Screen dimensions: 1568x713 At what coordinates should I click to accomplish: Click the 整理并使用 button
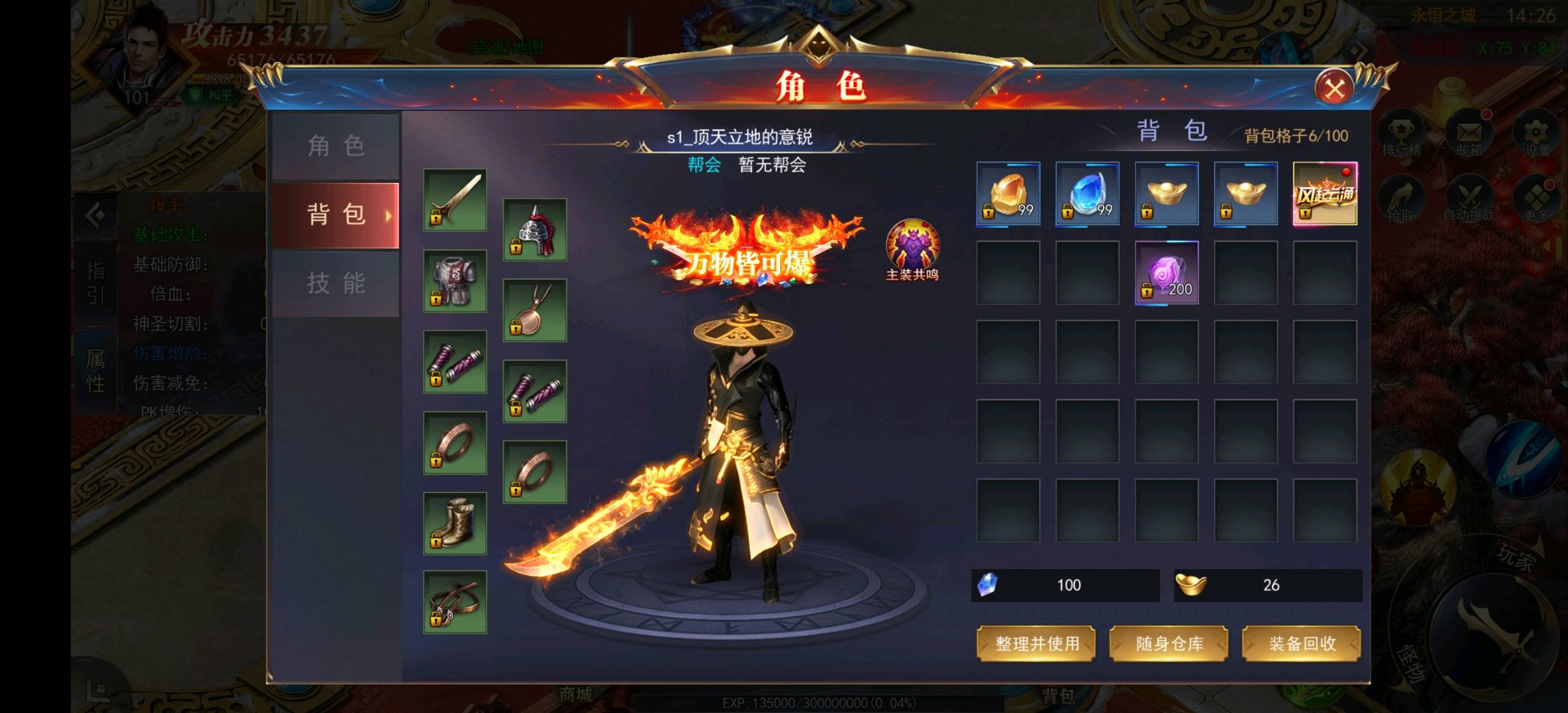click(1036, 644)
